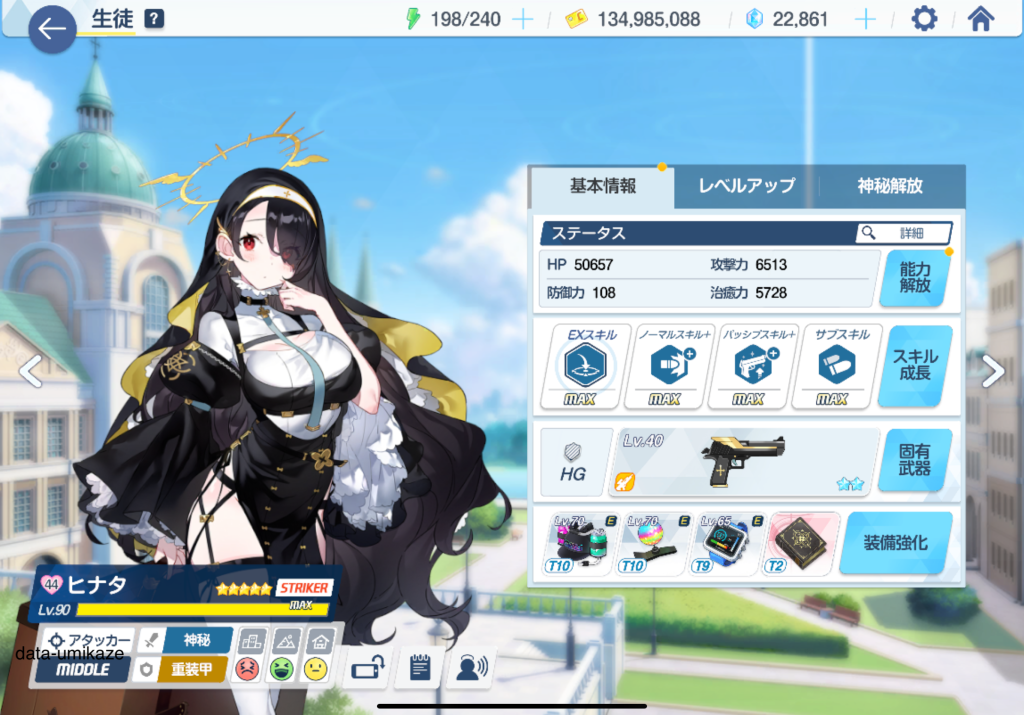Open the notepad profile icon
This screenshot has height=715, width=1024.
click(x=419, y=668)
